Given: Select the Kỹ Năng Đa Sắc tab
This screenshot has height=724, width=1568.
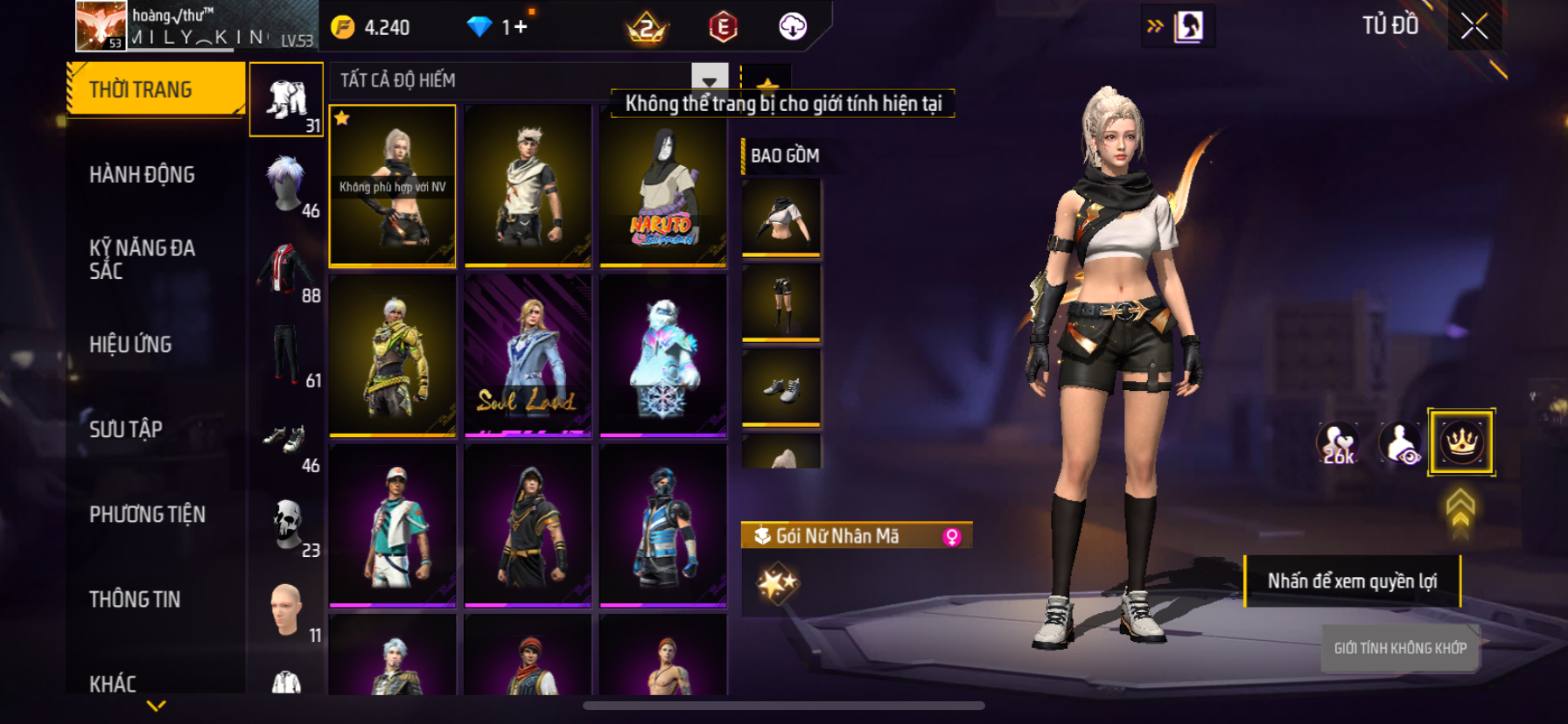Looking at the screenshot, I should coord(143,259).
